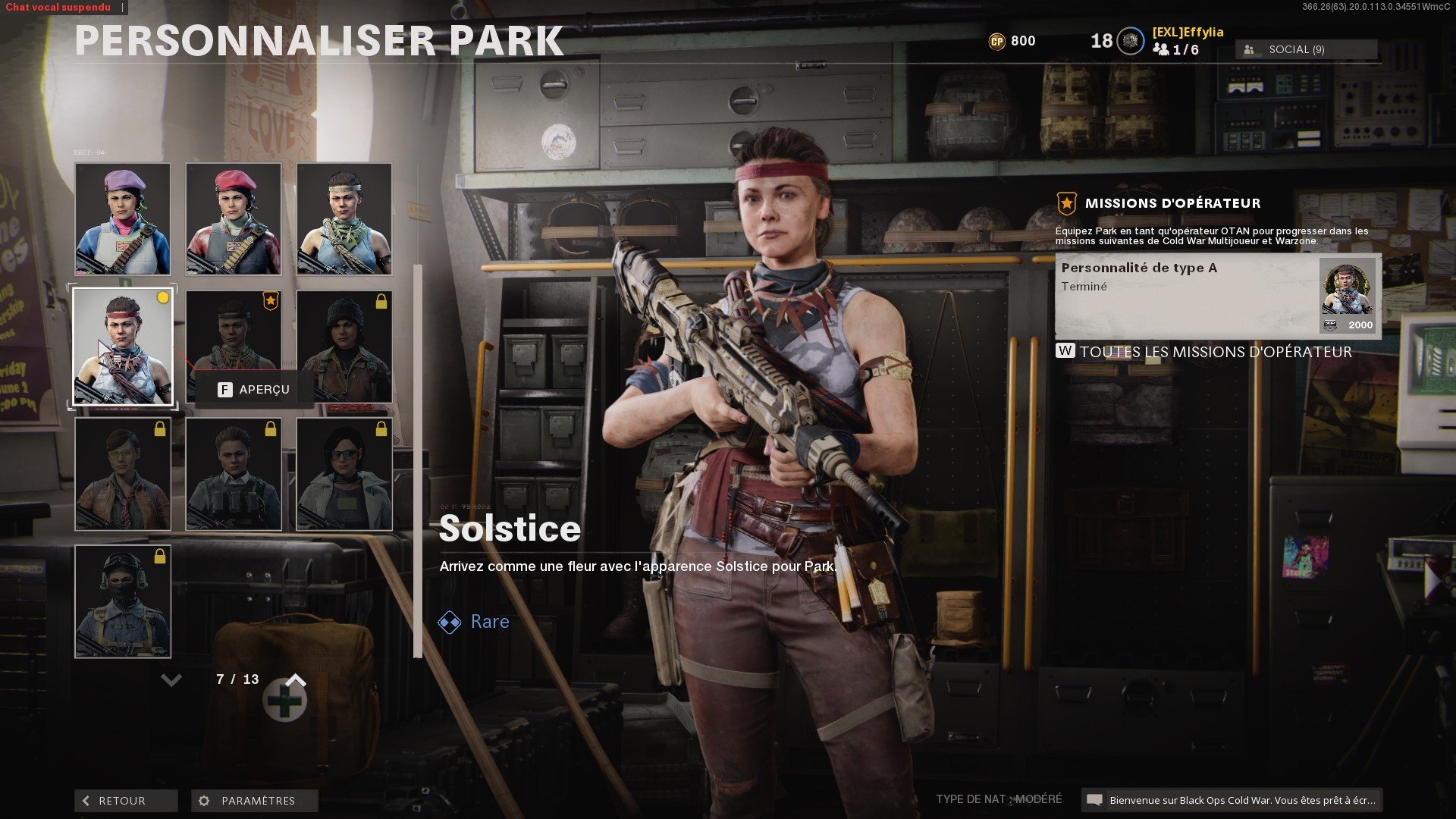Pick the green scarf headband skin
Screen dimensions: 1456x819
pyautogui.click(x=344, y=218)
